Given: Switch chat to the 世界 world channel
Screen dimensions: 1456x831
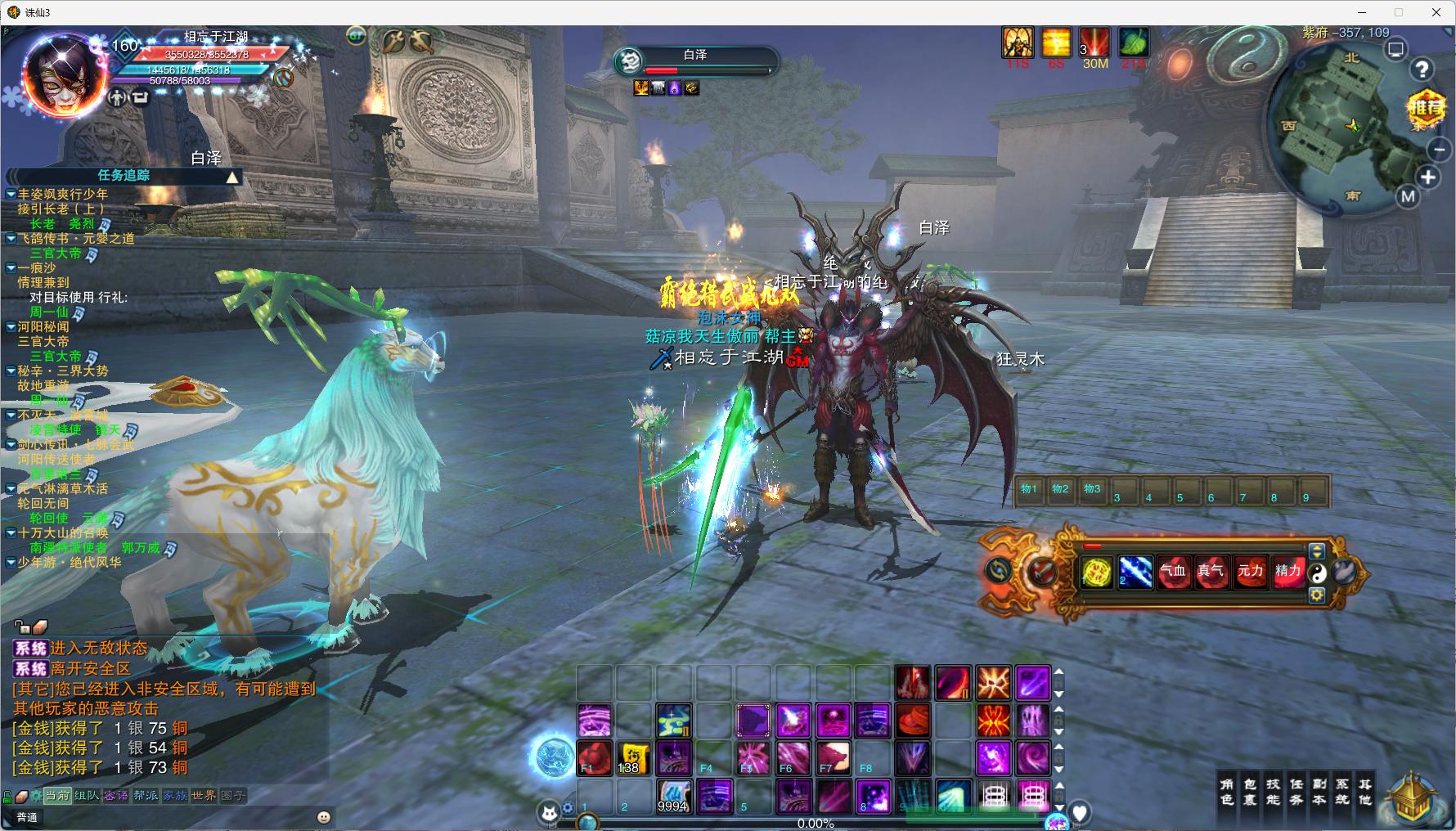Looking at the screenshot, I should [x=203, y=795].
